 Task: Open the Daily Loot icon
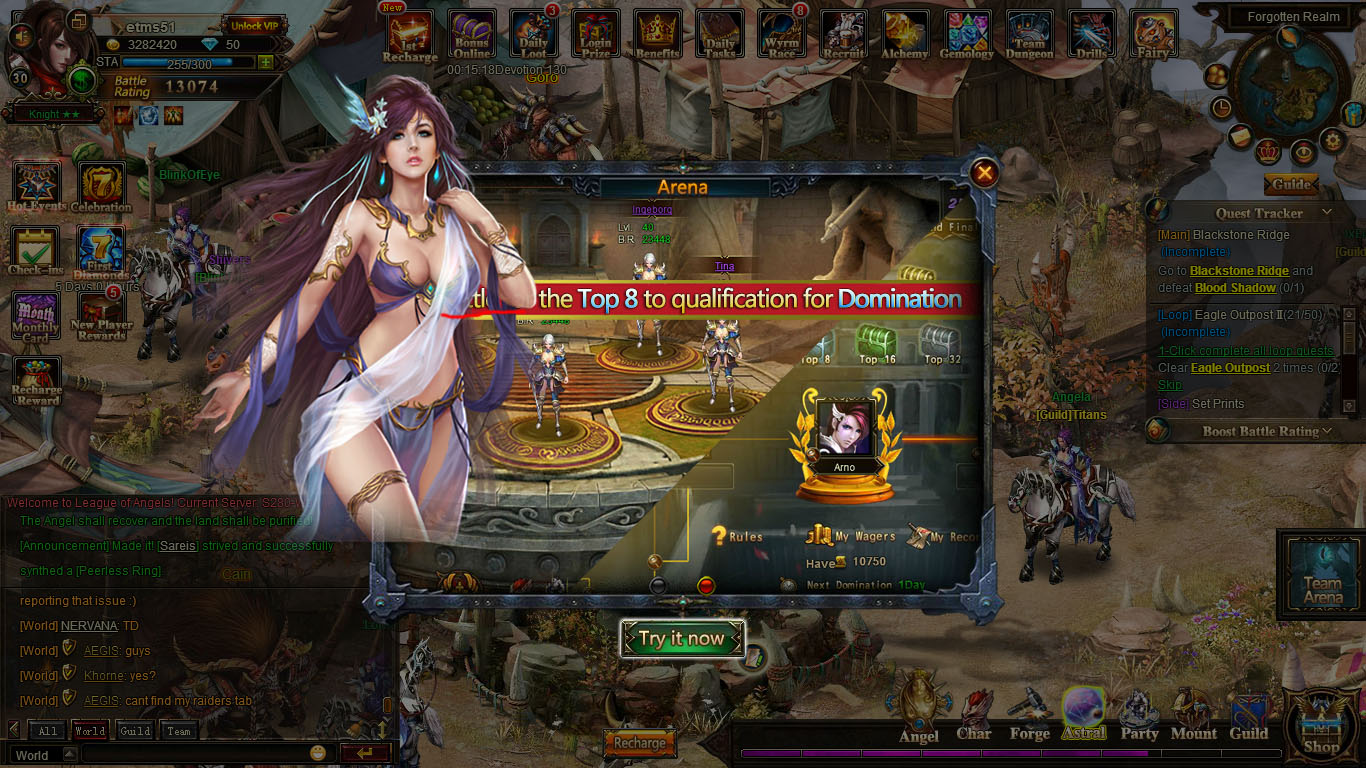tap(534, 36)
